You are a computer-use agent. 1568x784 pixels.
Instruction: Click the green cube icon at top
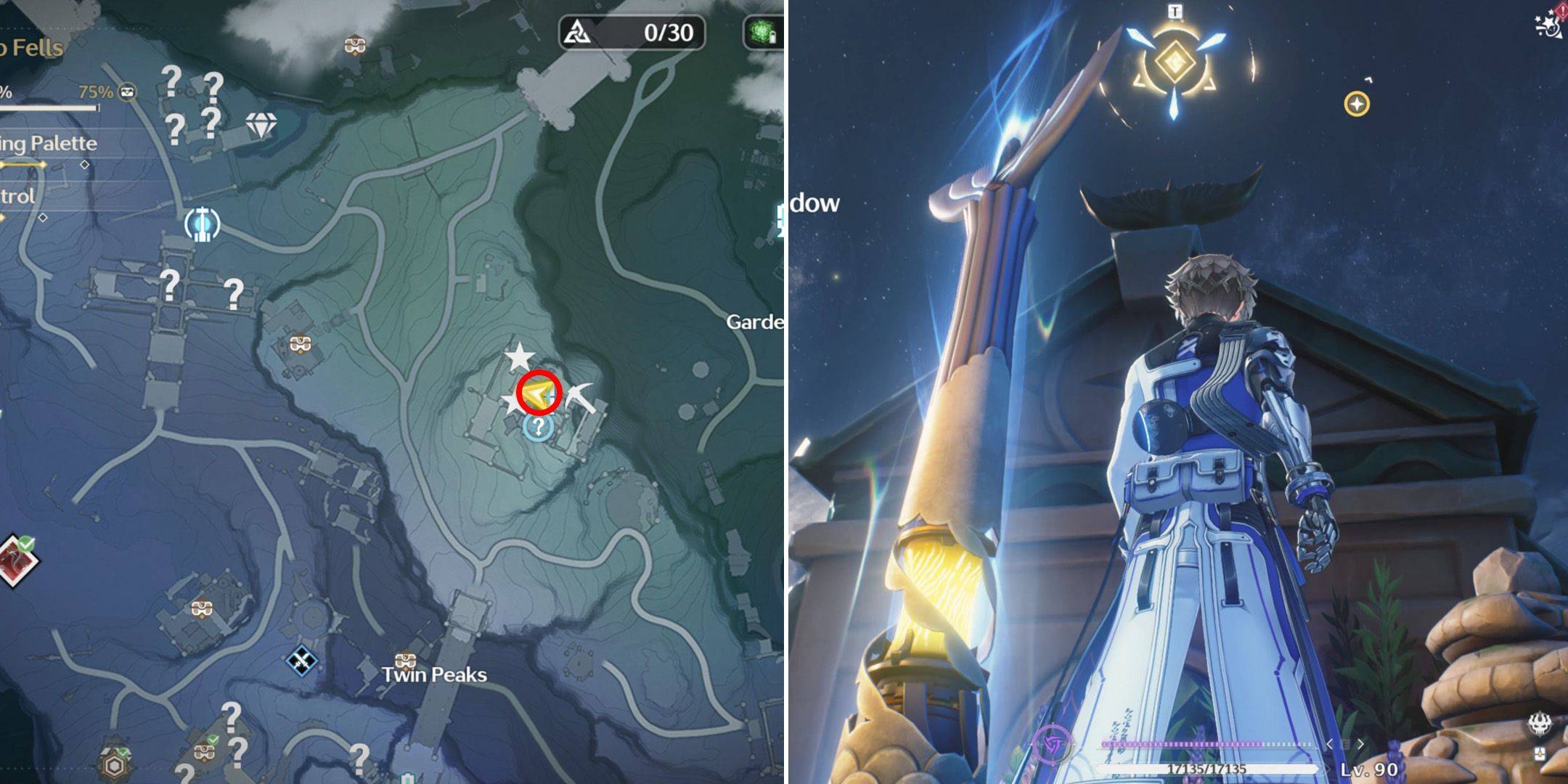pyautogui.click(x=761, y=33)
